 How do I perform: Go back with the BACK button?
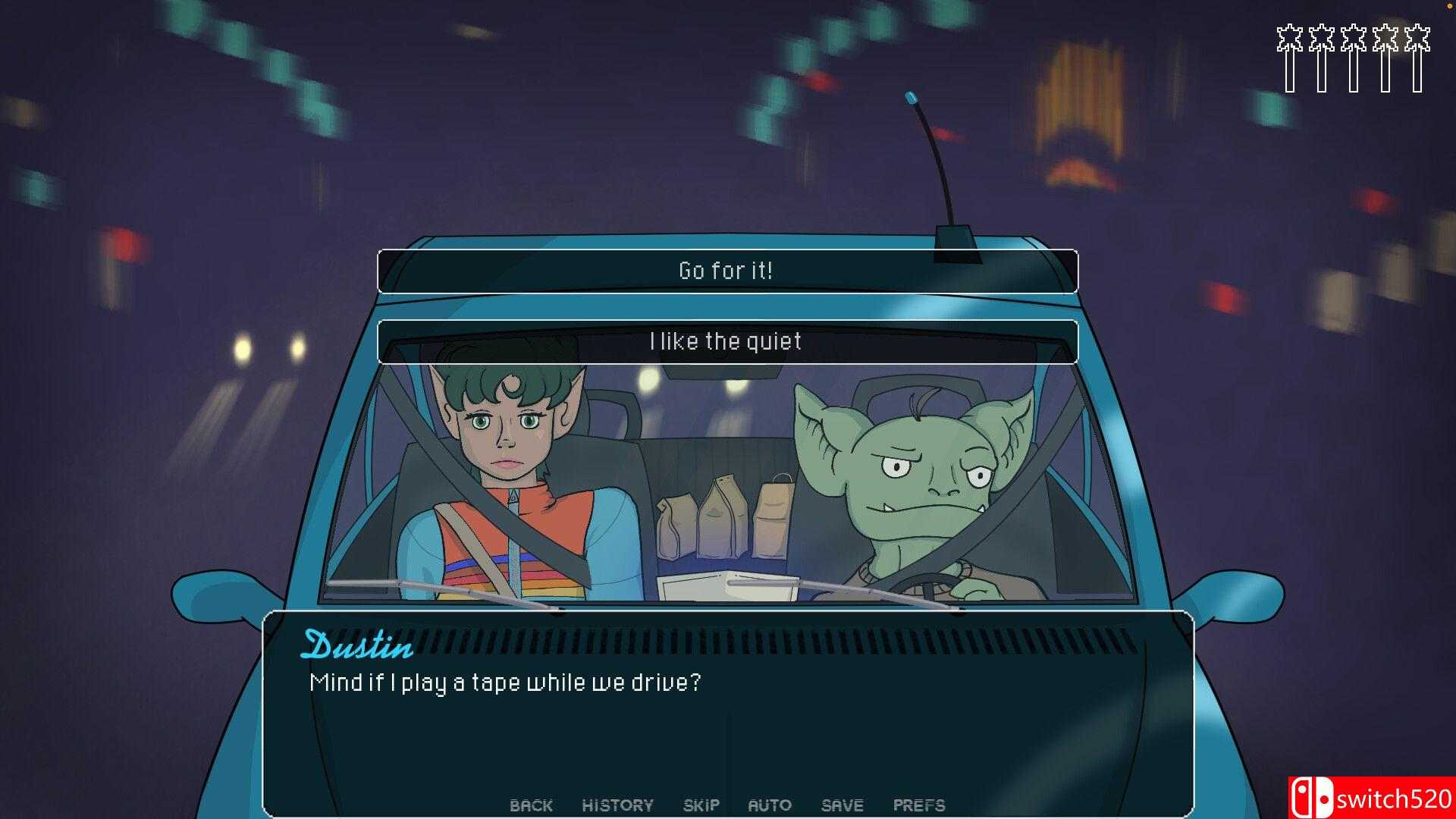(x=531, y=805)
